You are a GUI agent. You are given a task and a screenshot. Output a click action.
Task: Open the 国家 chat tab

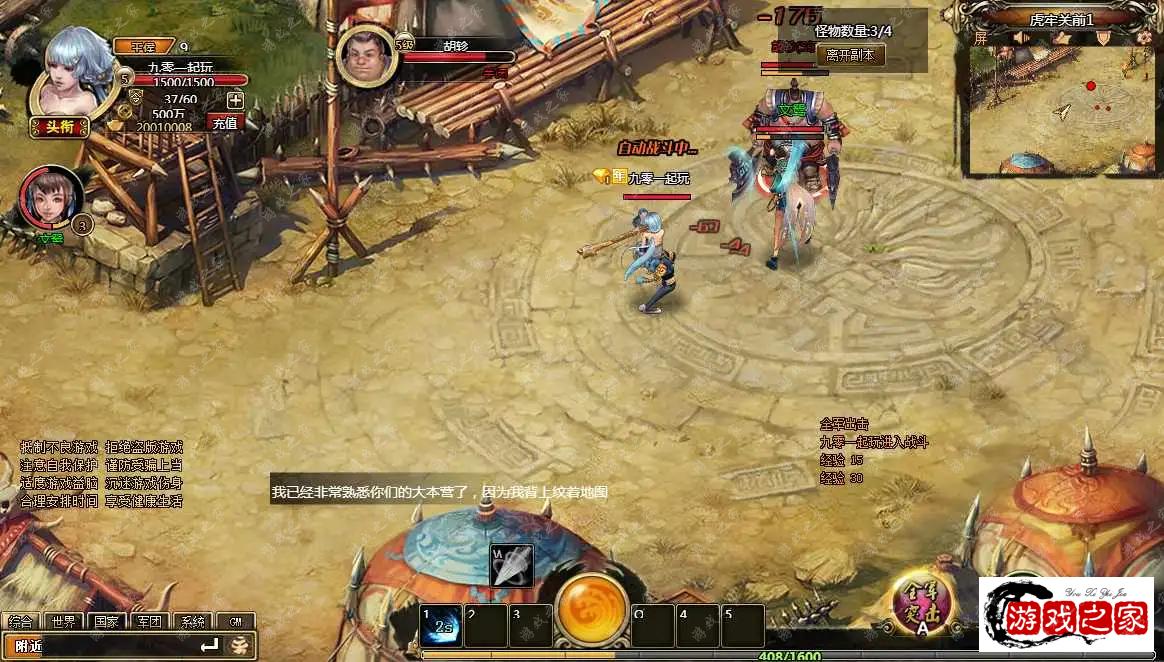(x=106, y=621)
